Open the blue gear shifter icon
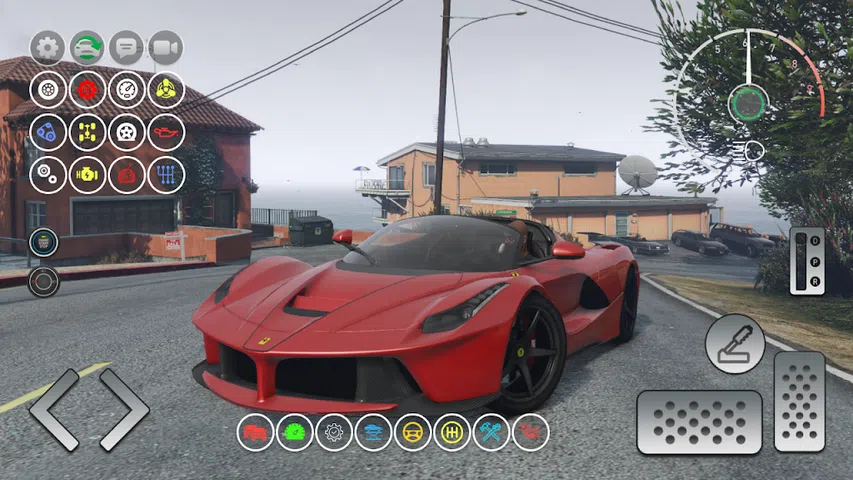This screenshot has height=480, width=853. point(166,174)
